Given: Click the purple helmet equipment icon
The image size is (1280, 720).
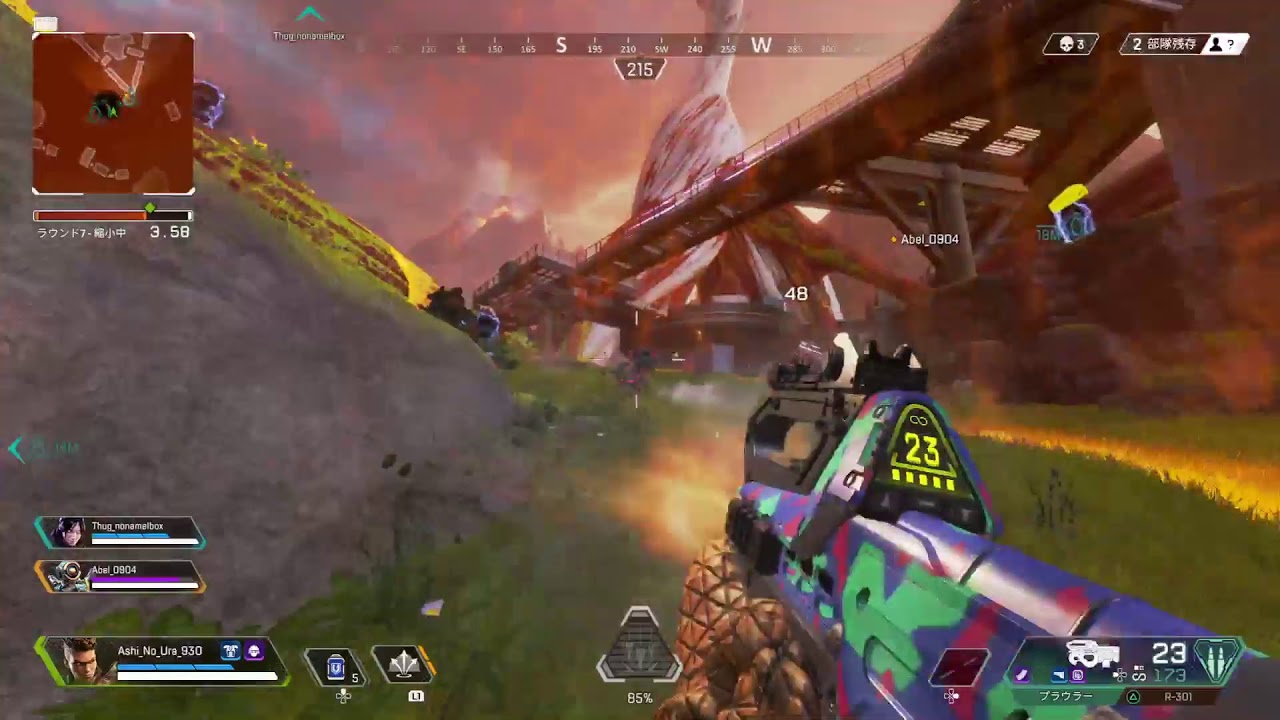Looking at the screenshot, I should tap(254, 651).
